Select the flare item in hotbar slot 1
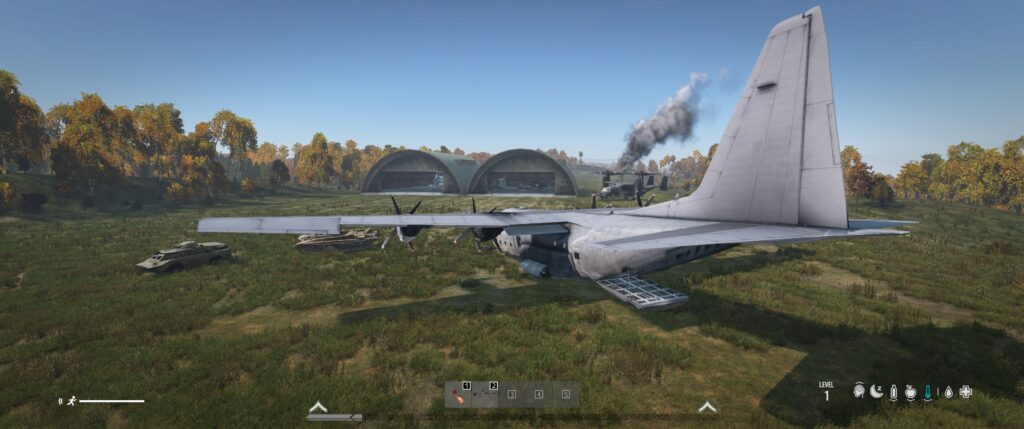1024x429 pixels. pos(458,394)
